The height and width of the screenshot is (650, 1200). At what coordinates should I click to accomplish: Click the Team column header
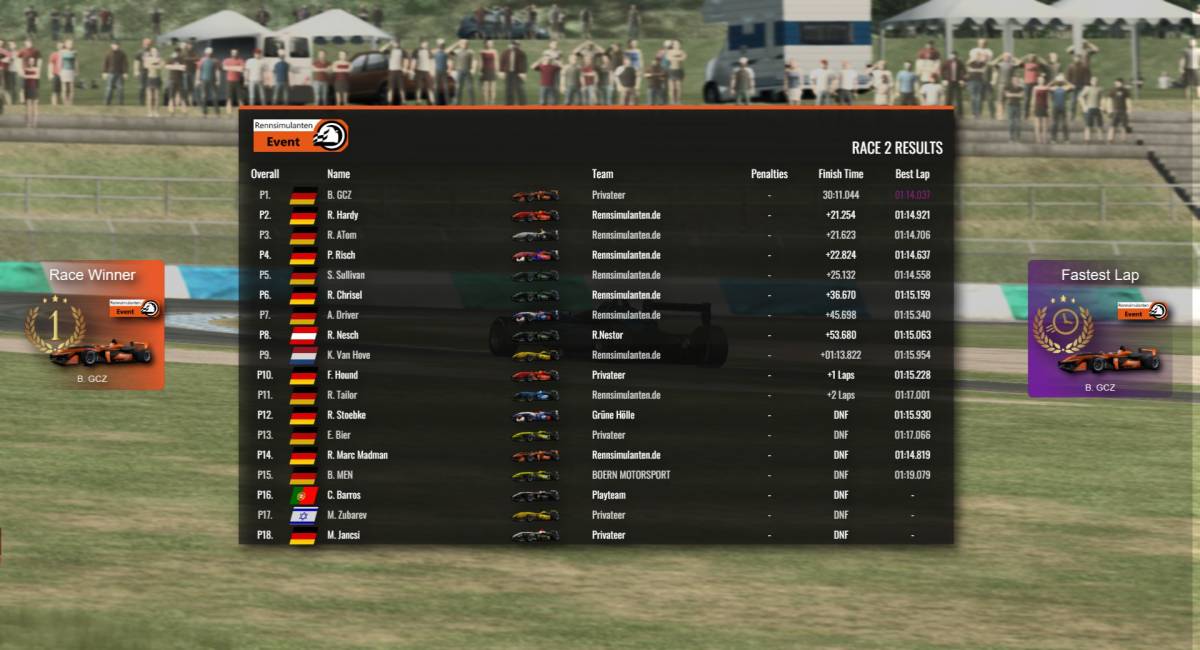[x=602, y=174]
